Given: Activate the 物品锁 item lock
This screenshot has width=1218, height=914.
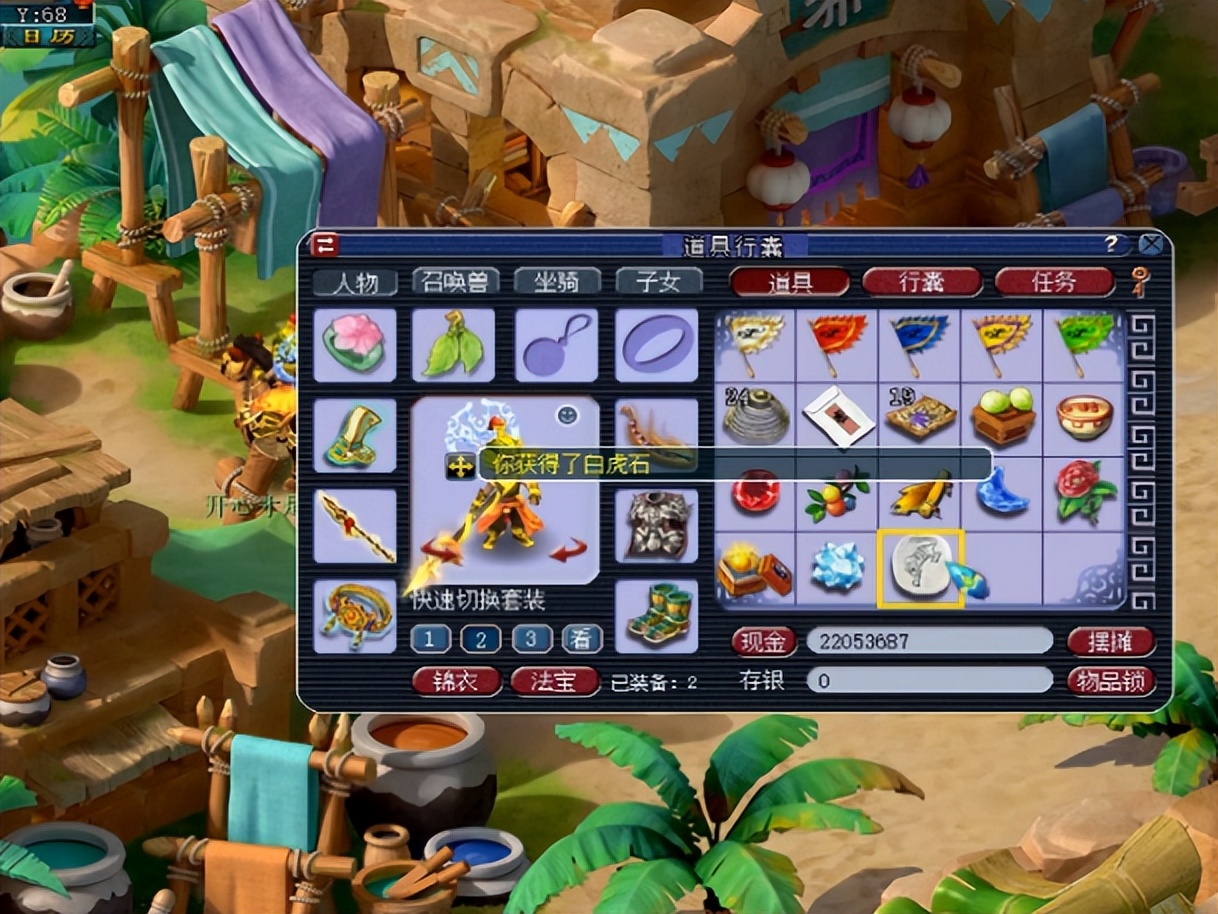Looking at the screenshot, I should (1110, 681).
